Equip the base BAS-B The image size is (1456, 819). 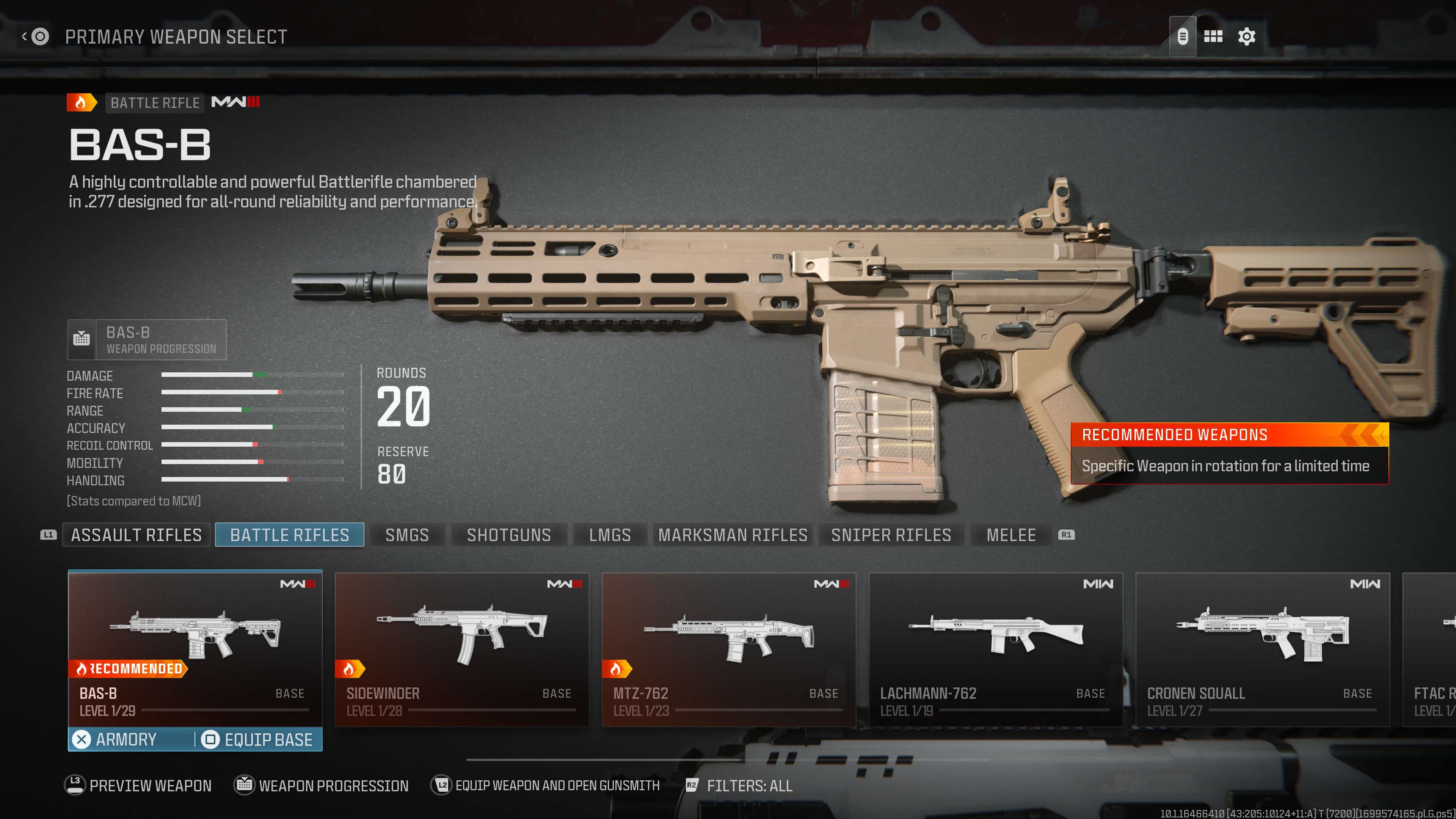point(258,739)
